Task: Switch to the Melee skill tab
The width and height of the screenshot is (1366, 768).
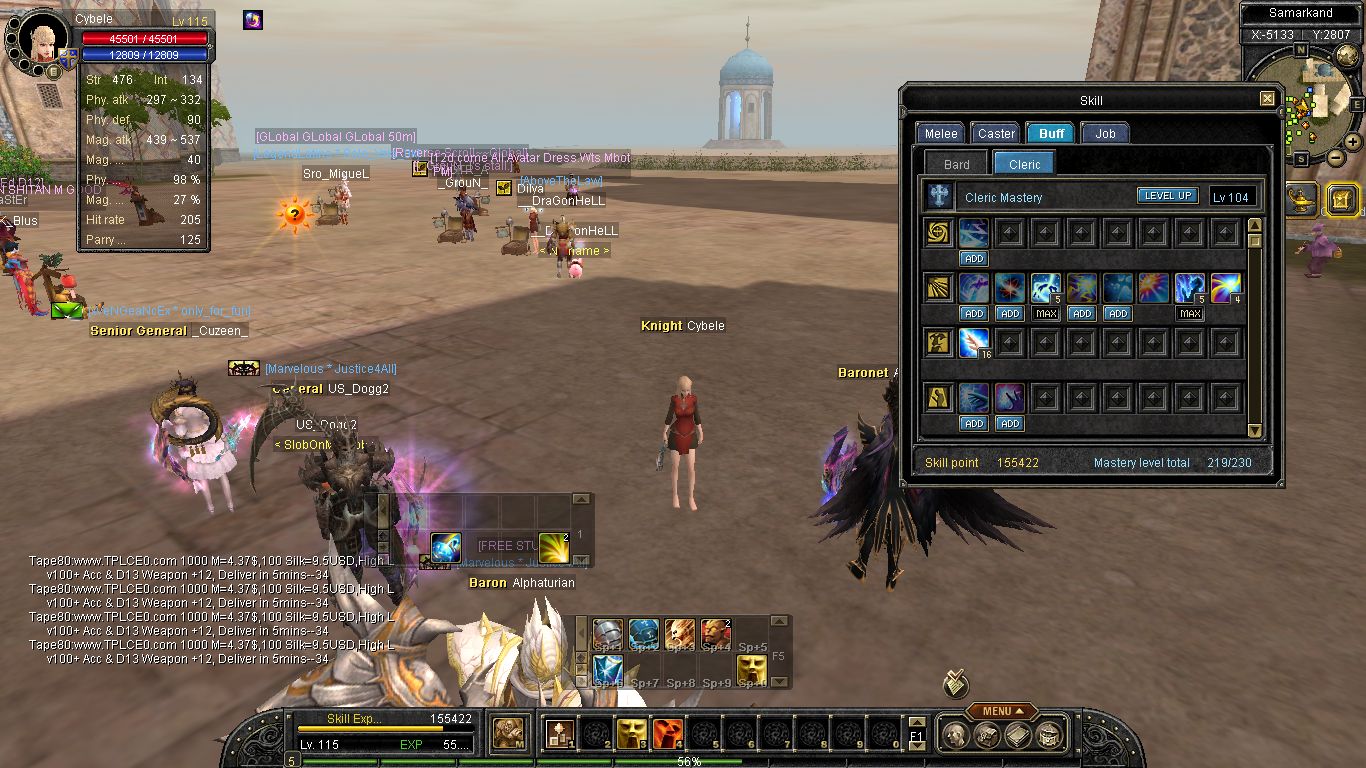Action: [940, 133]
